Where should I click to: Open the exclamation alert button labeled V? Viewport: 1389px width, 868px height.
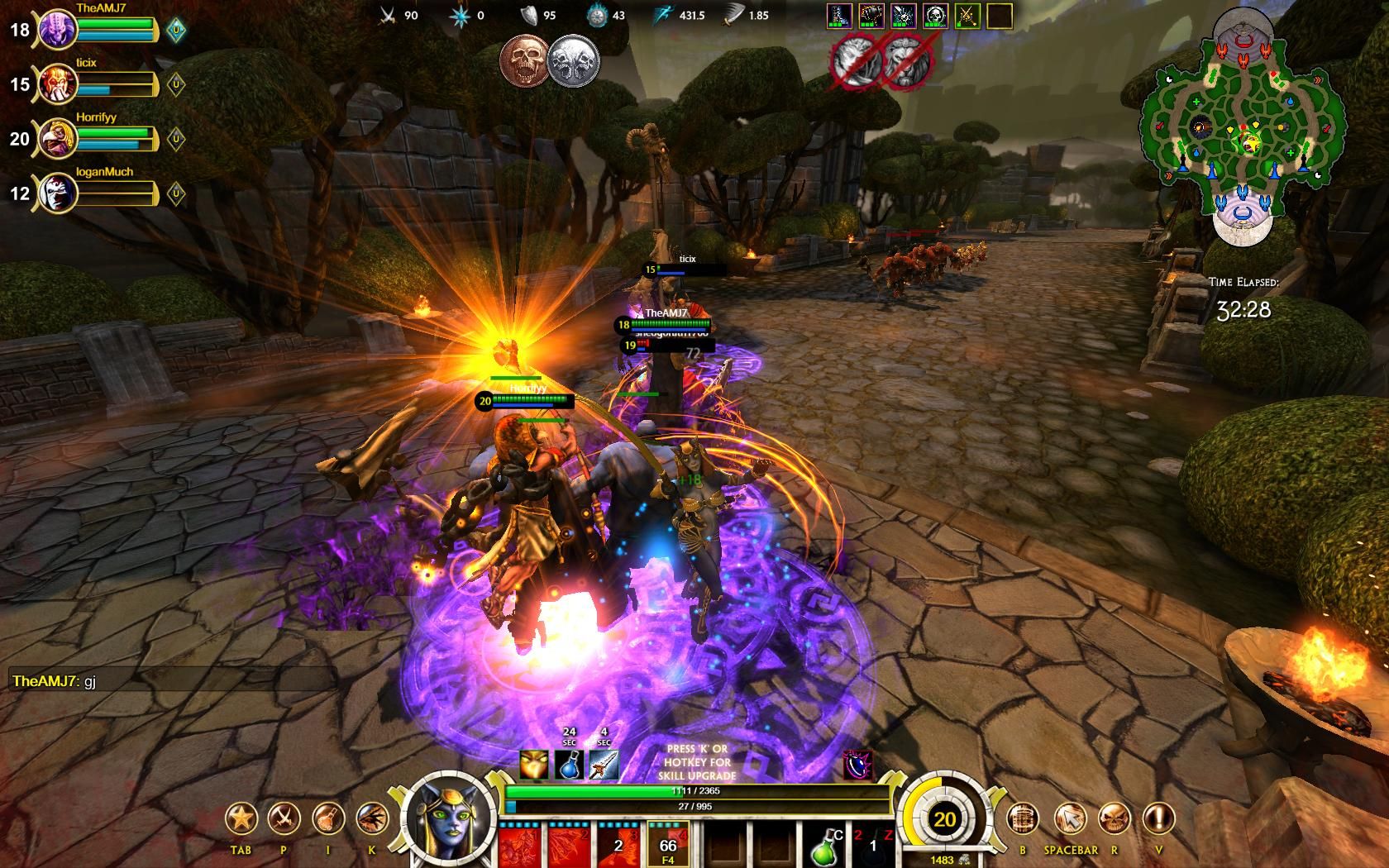1158,818
